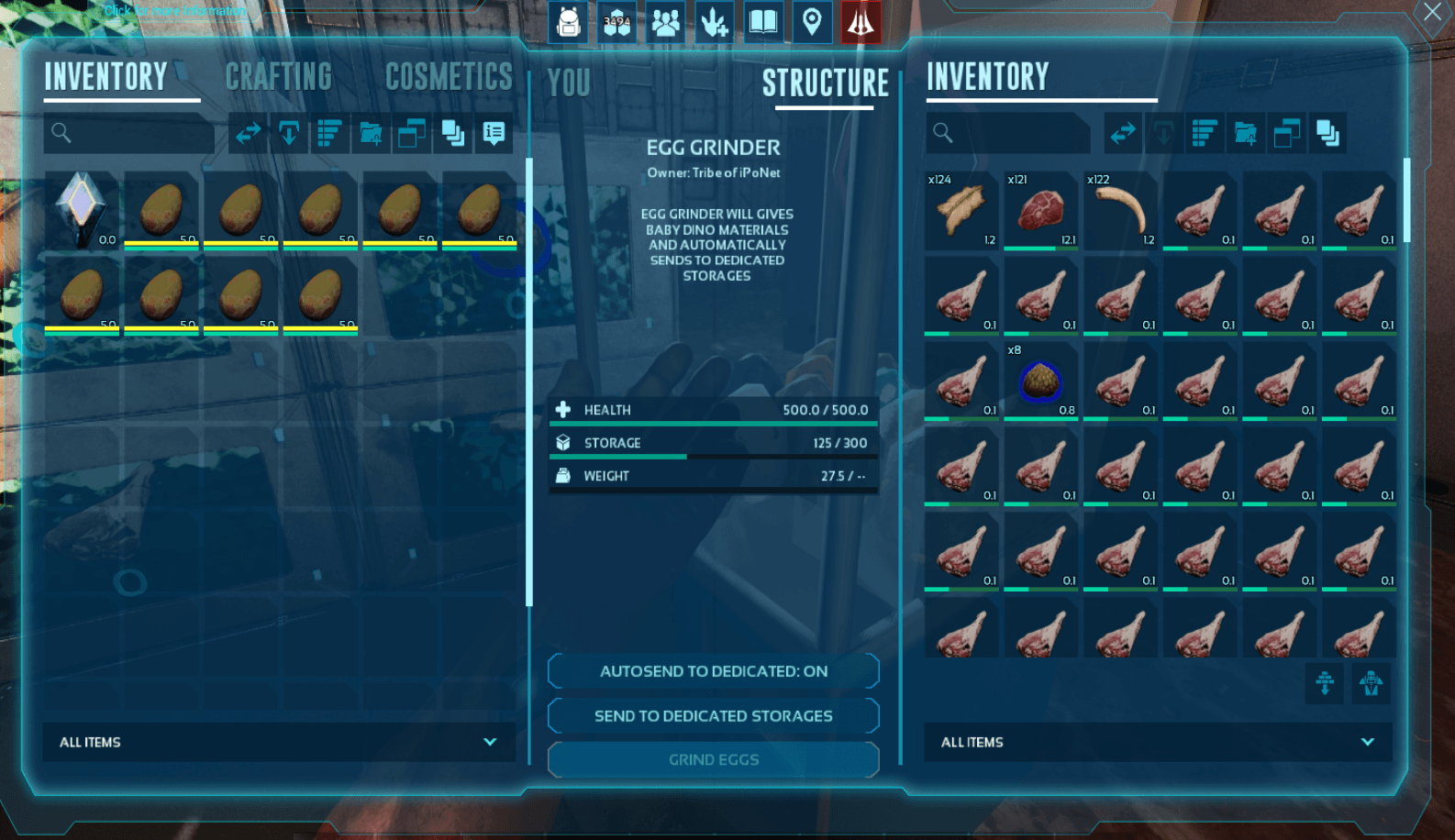Click Send to Dedicated Storages button

pos(714,716)
